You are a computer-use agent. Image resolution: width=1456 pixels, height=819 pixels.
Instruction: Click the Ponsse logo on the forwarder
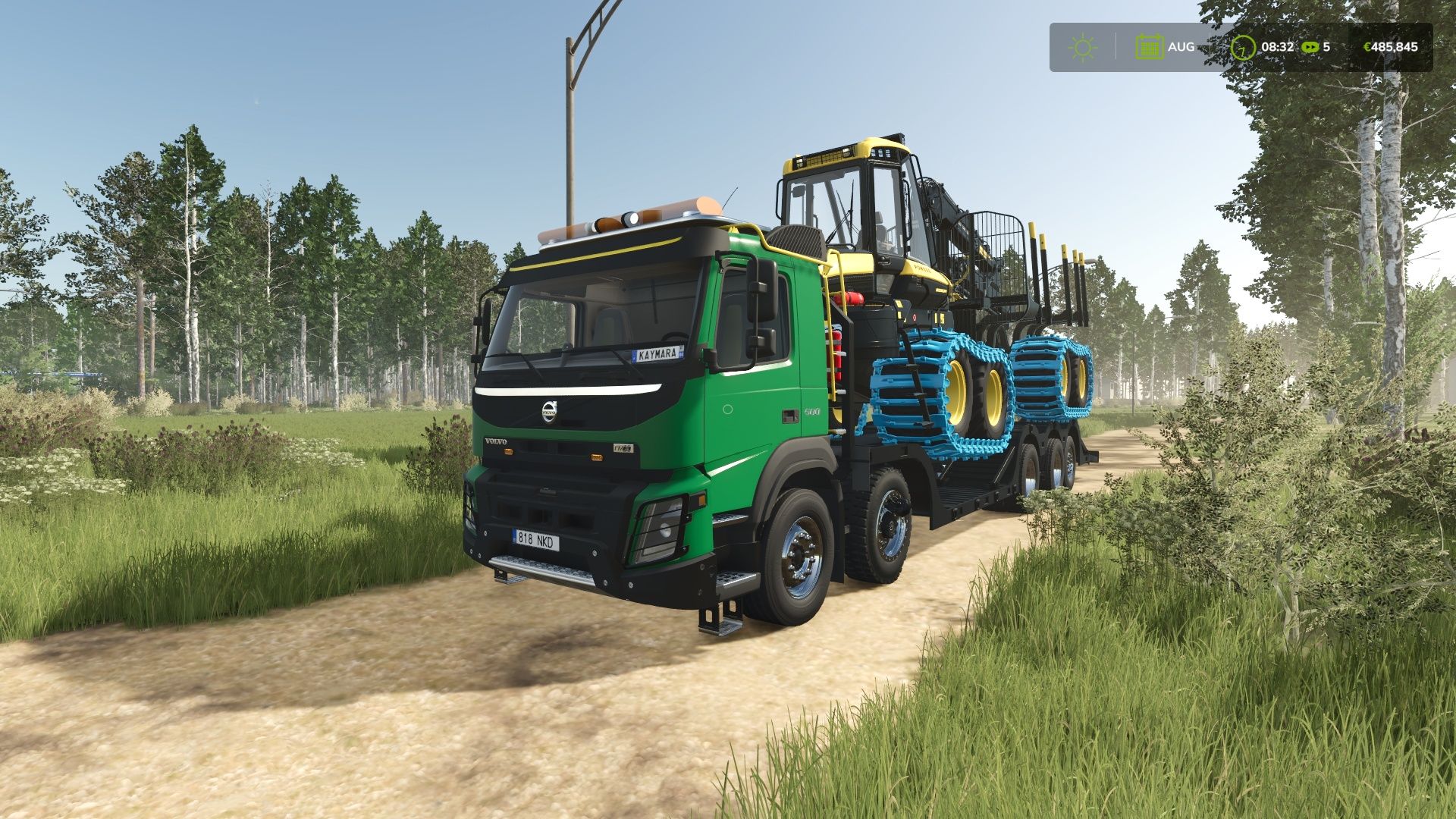click(922, 268)
